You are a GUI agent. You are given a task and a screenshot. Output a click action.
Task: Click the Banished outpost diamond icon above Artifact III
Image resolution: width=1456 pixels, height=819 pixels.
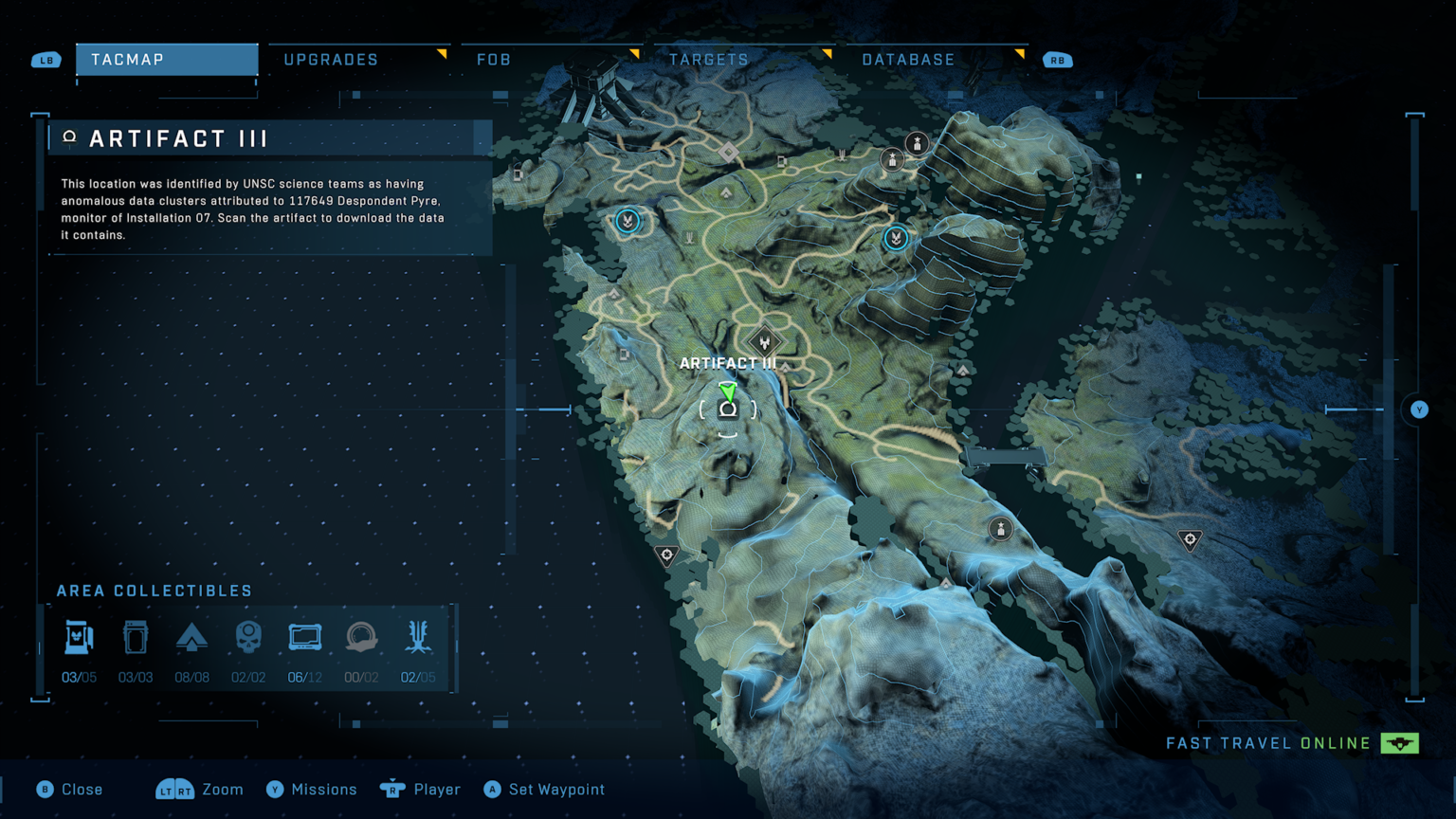coord(765,339)
